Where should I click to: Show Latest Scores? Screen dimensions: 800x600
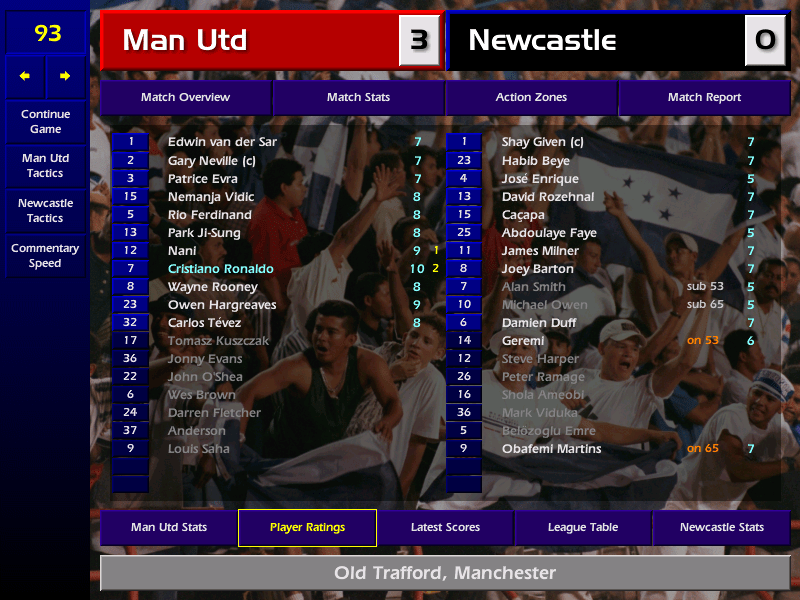point(445,528)
